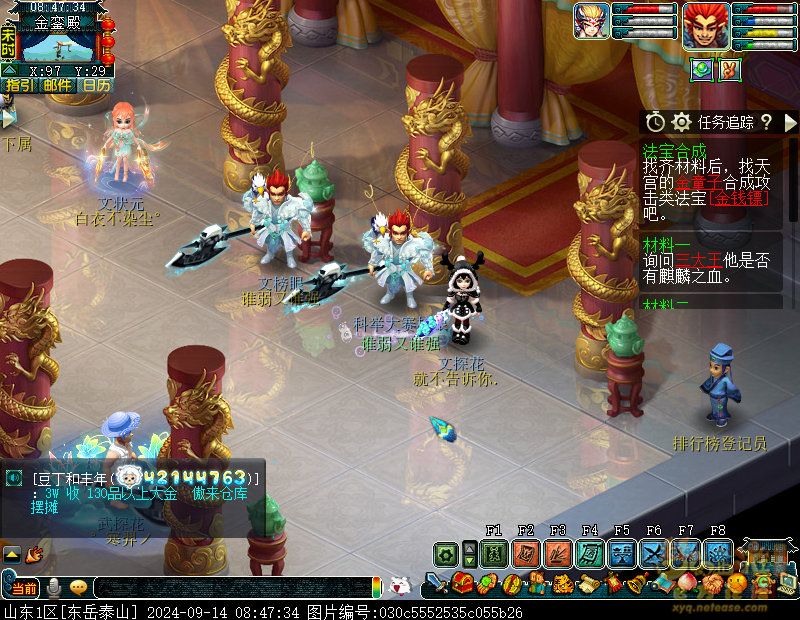Click the quest tracker stopwatch icon
The height and width of the screenshot is (620, 800).
pos(655,122)
